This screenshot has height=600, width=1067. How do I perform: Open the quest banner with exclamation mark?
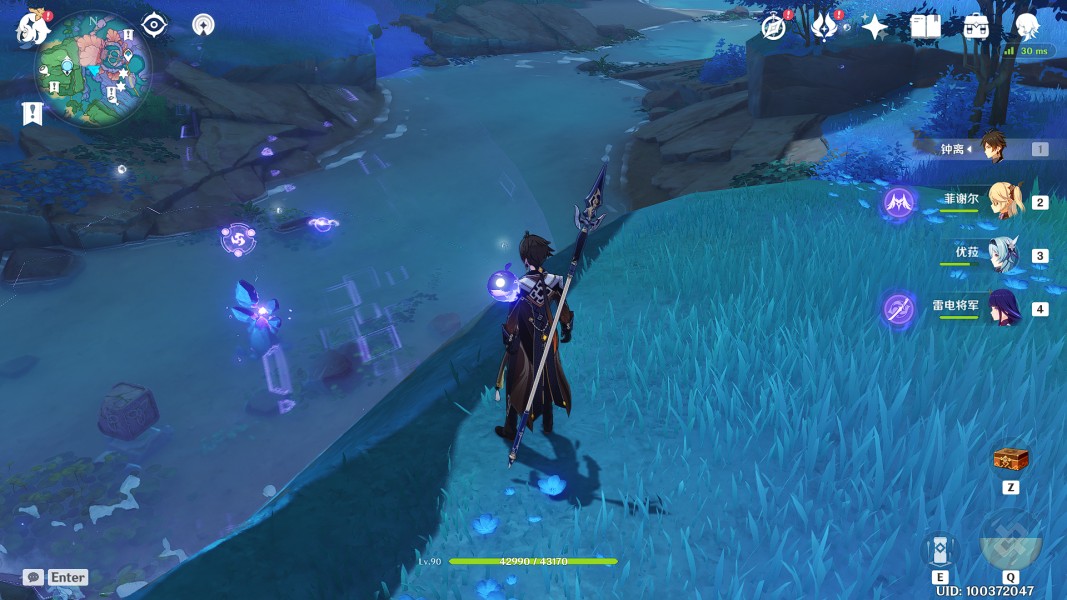pyautogui.click(x=32, y=113)
